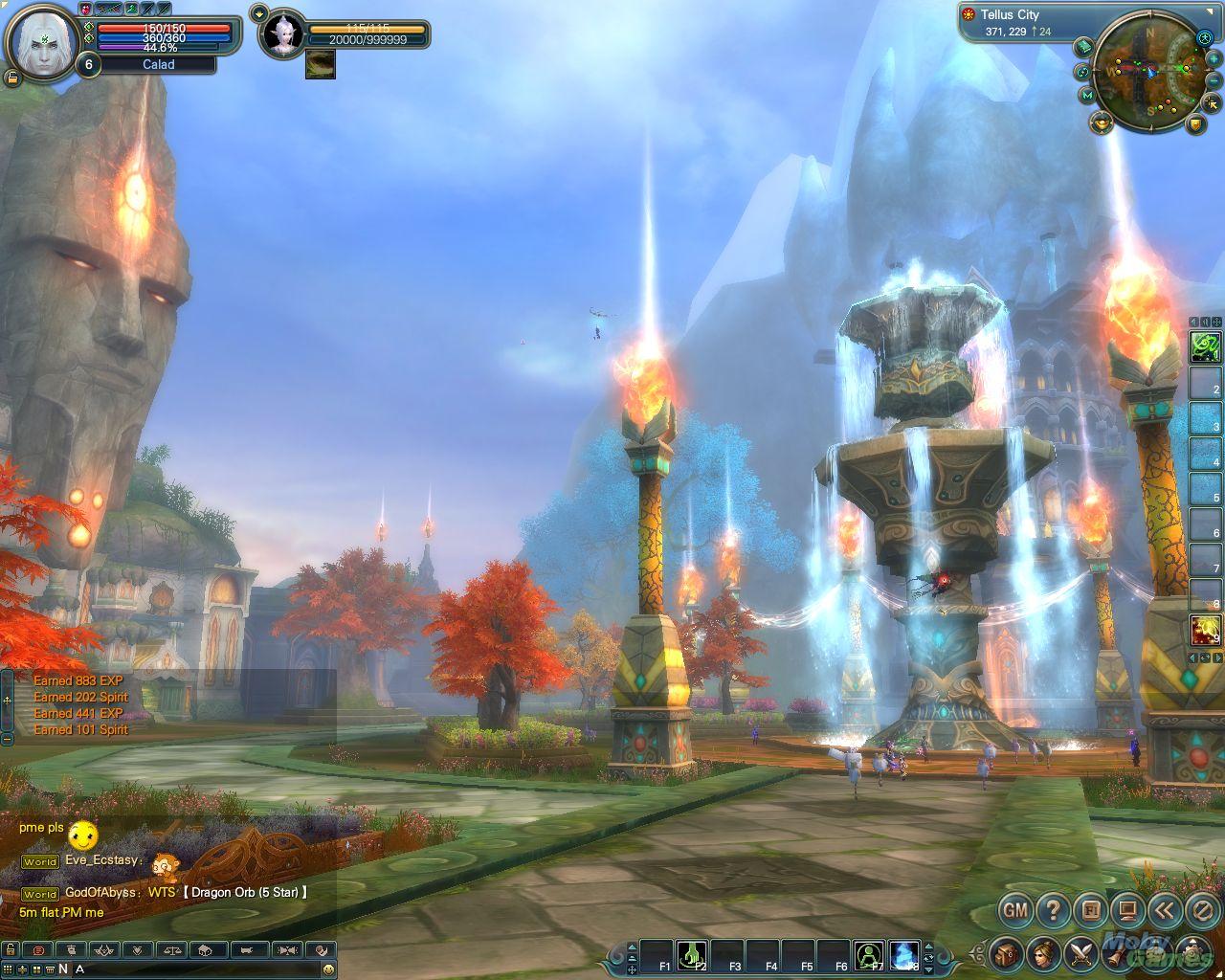1225x980 pixels.
Task: Activate the green hand skill on F2
Action: (692, 954)
